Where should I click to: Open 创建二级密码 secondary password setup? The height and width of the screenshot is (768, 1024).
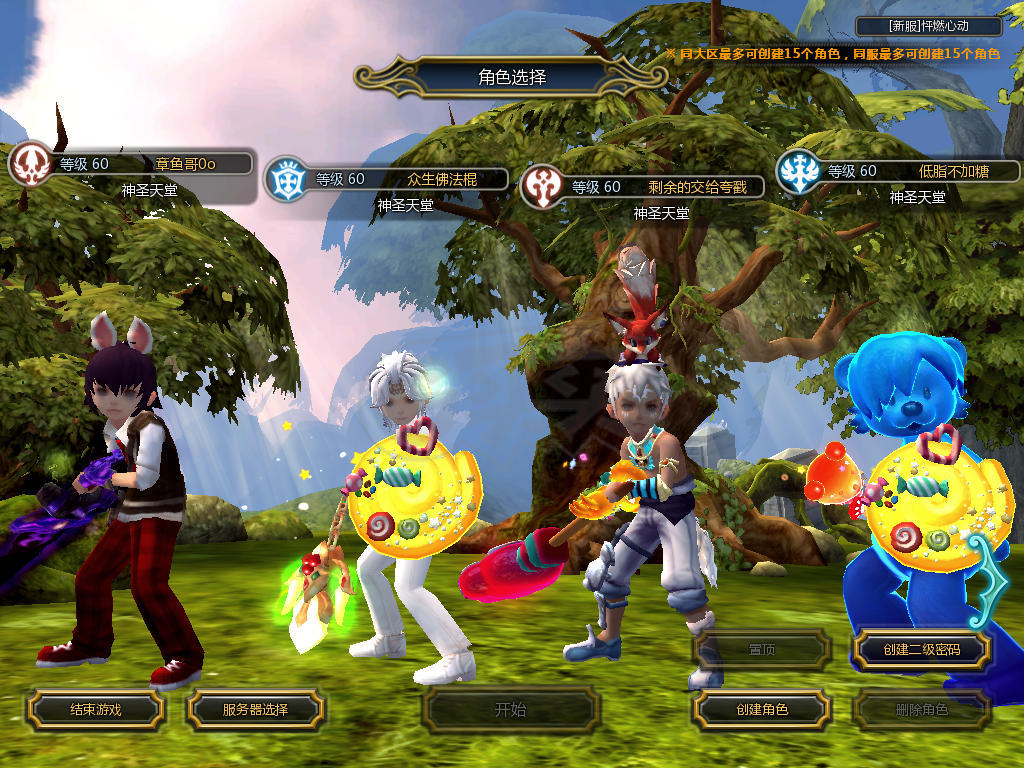click(x=921, y=650)
